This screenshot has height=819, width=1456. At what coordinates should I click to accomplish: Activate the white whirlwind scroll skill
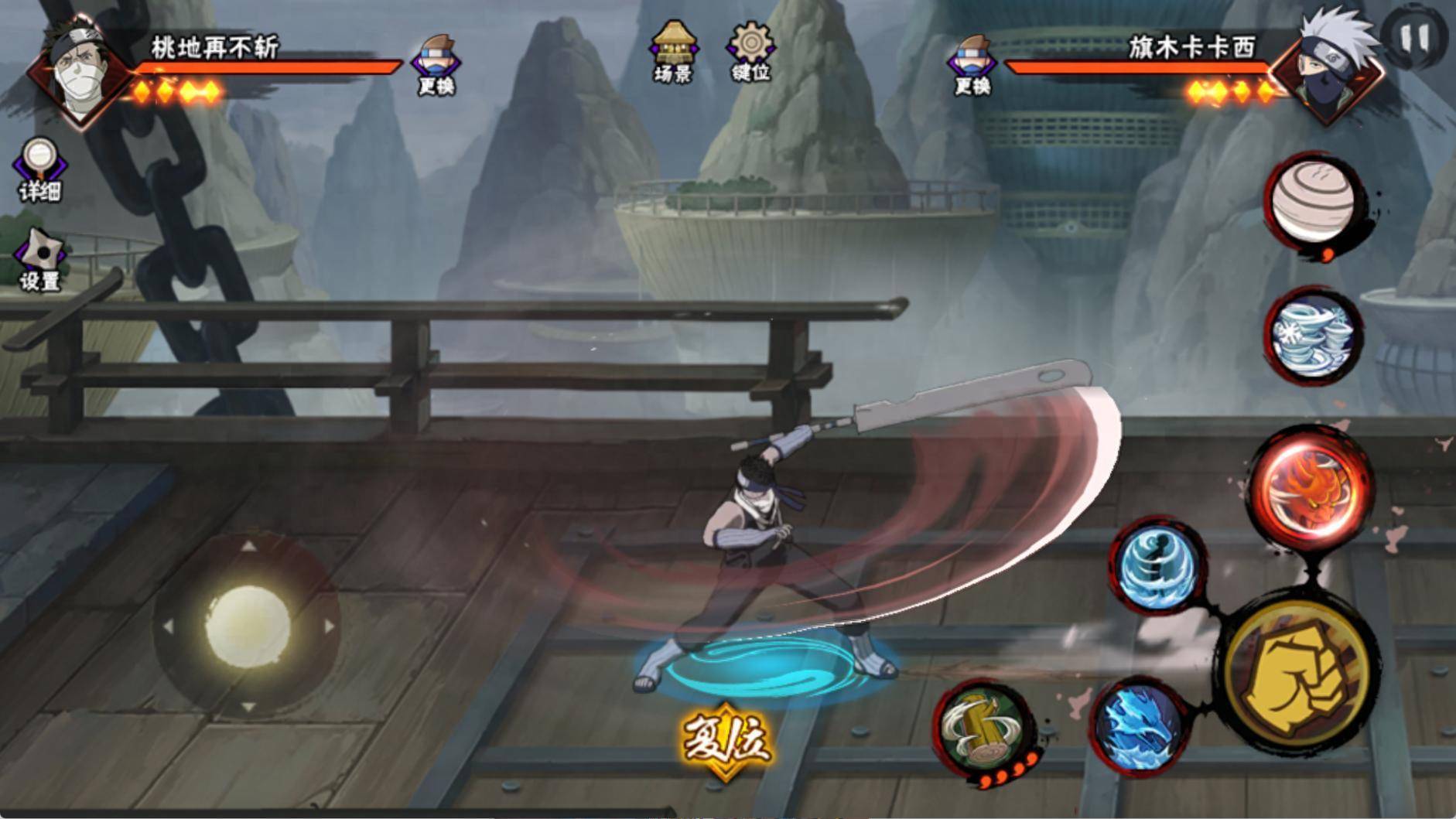click(1314, 336)
